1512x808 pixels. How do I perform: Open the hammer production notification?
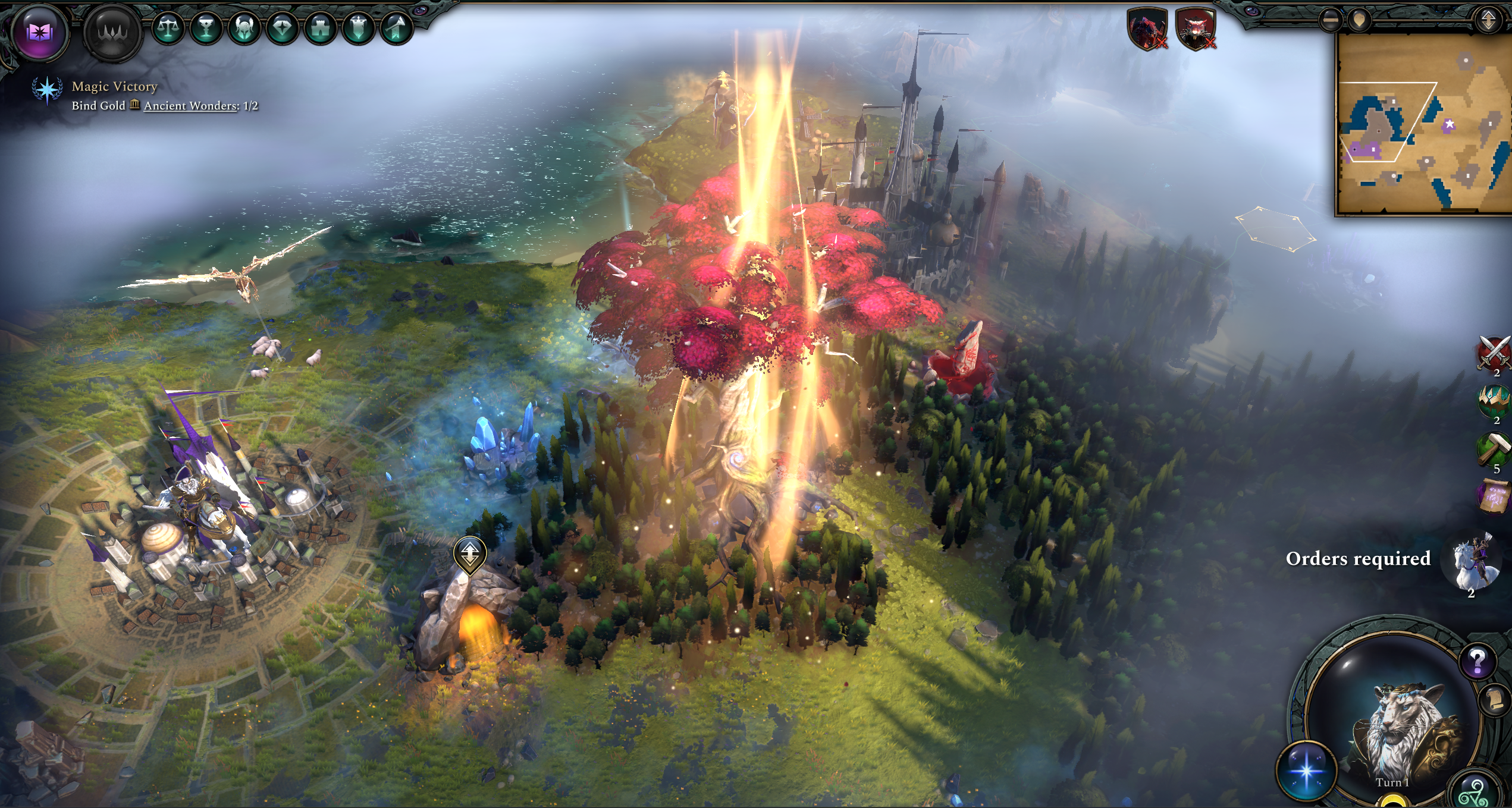(1494, 449)
